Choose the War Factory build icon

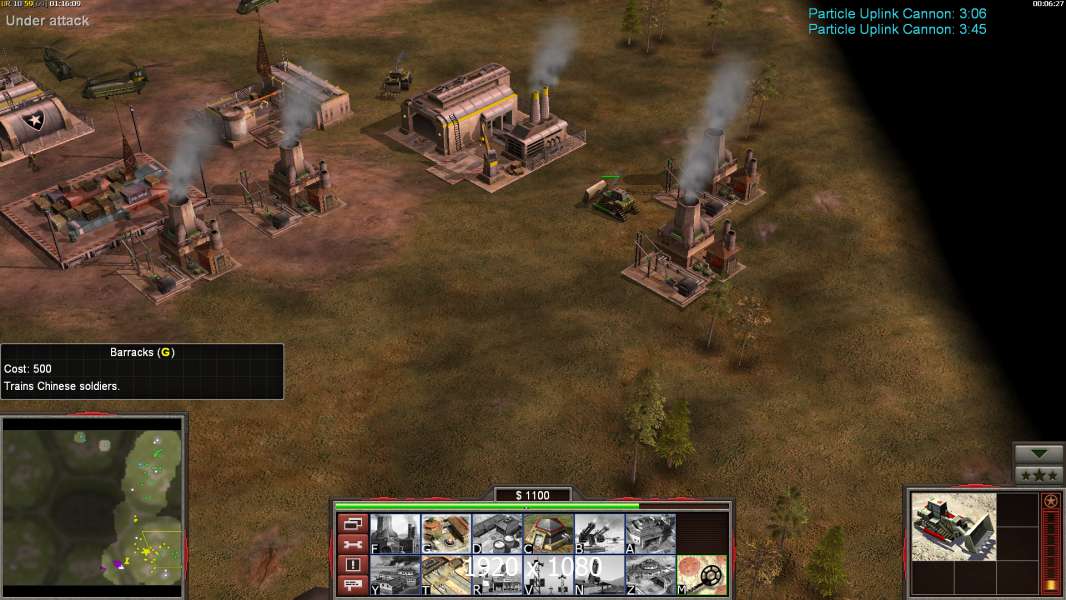click(649, 533)
